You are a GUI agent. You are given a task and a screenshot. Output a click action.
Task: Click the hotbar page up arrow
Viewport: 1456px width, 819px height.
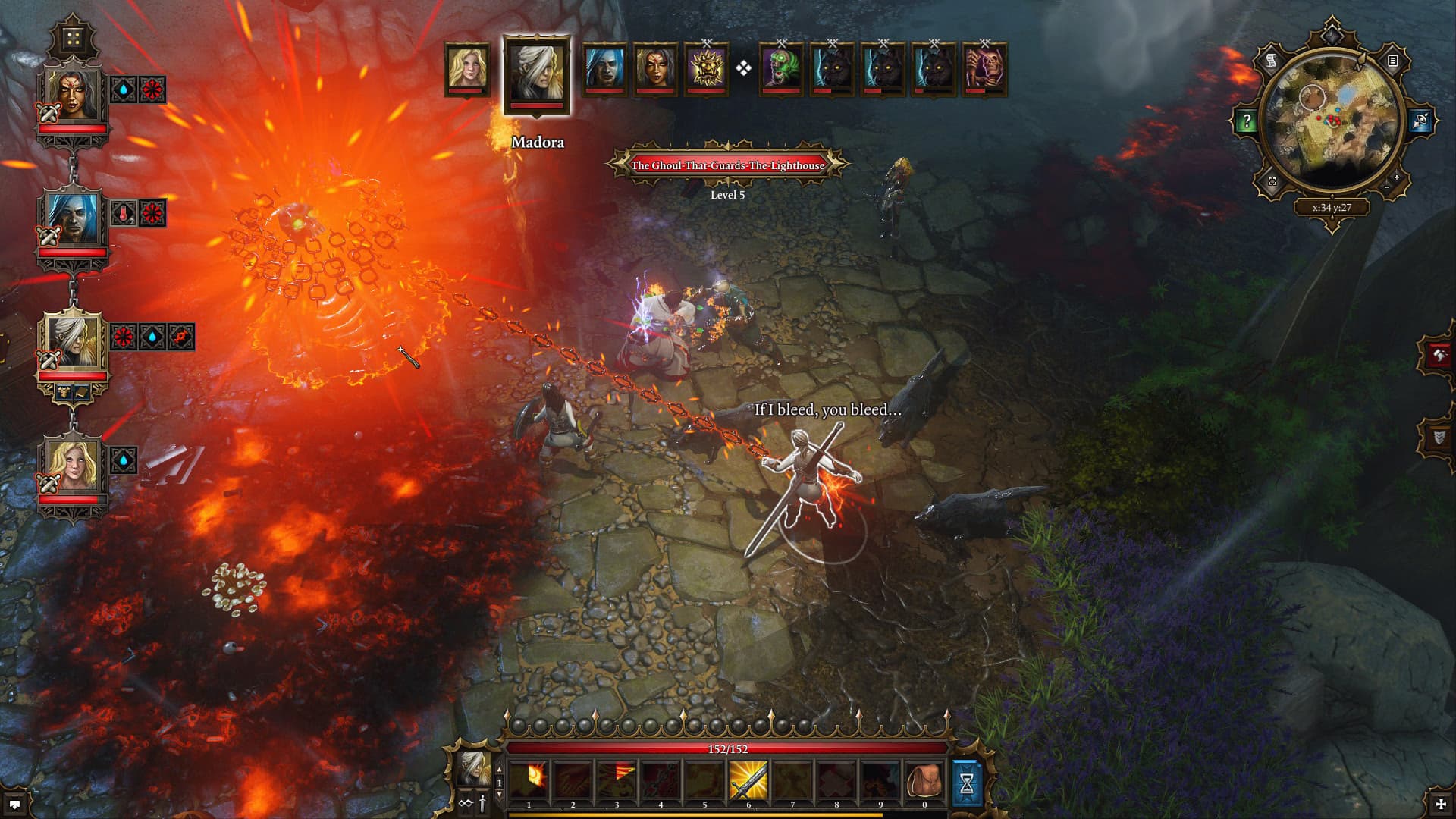[499, 768]
